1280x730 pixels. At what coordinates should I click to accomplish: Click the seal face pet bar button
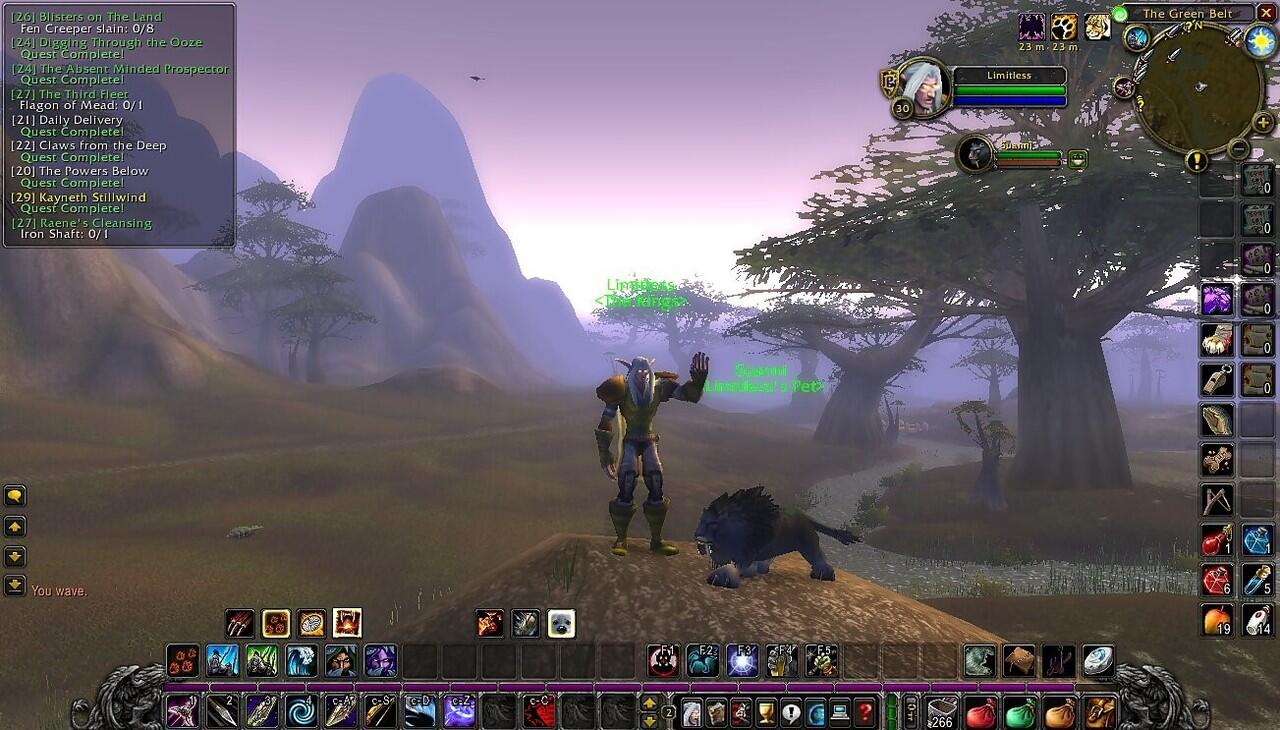[561, 623]
